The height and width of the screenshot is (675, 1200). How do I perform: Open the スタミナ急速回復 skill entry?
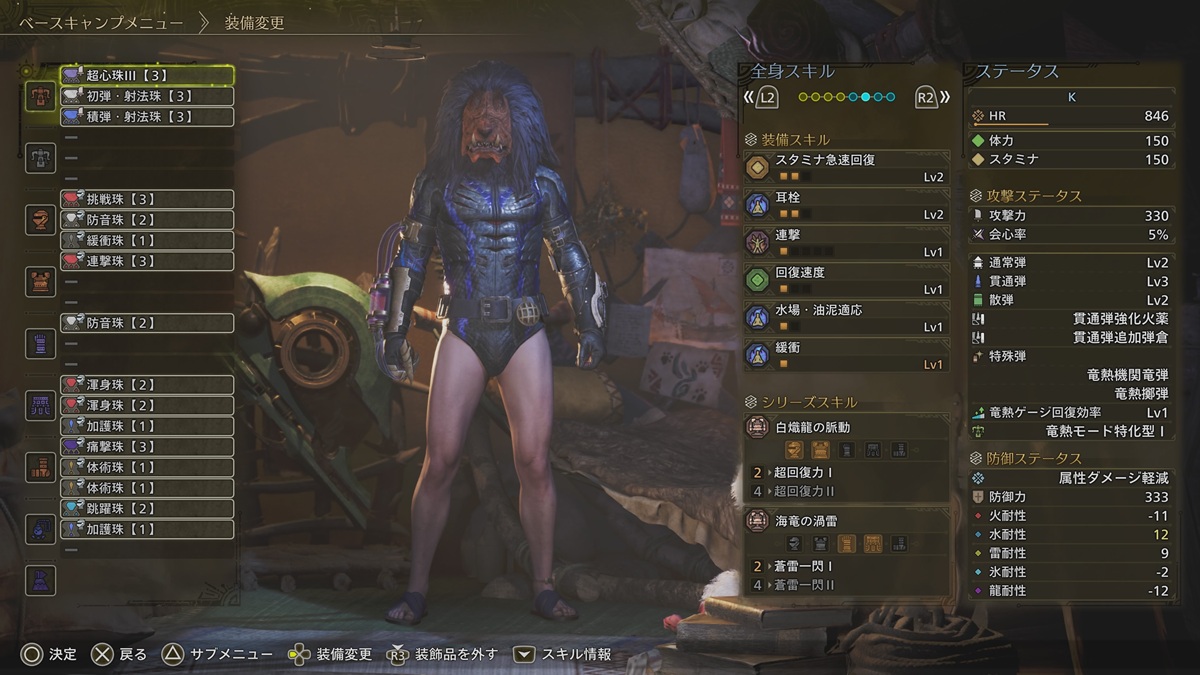(x=846, y=167)
